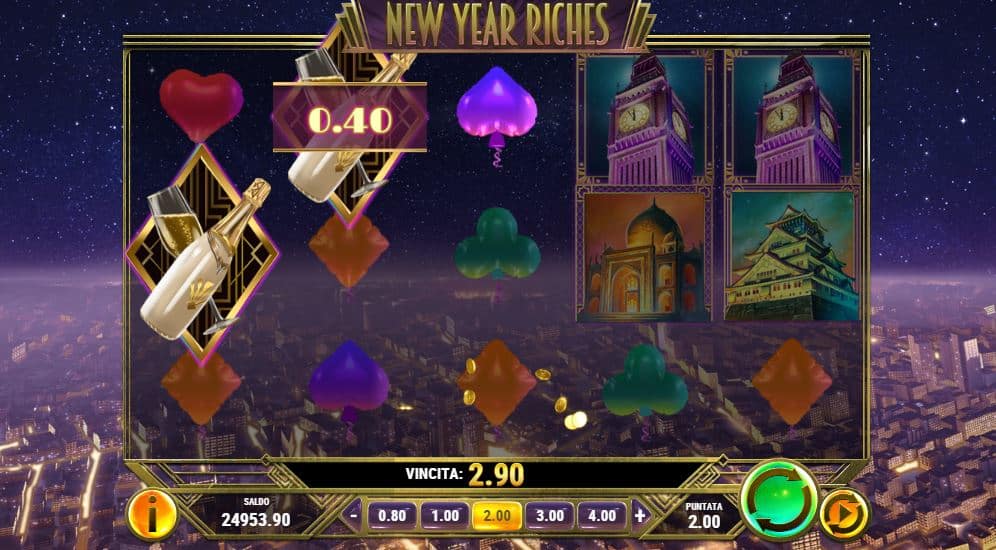Set the bet to 3.00
Viewport: 996px width, 550px height.
(549, 516)
